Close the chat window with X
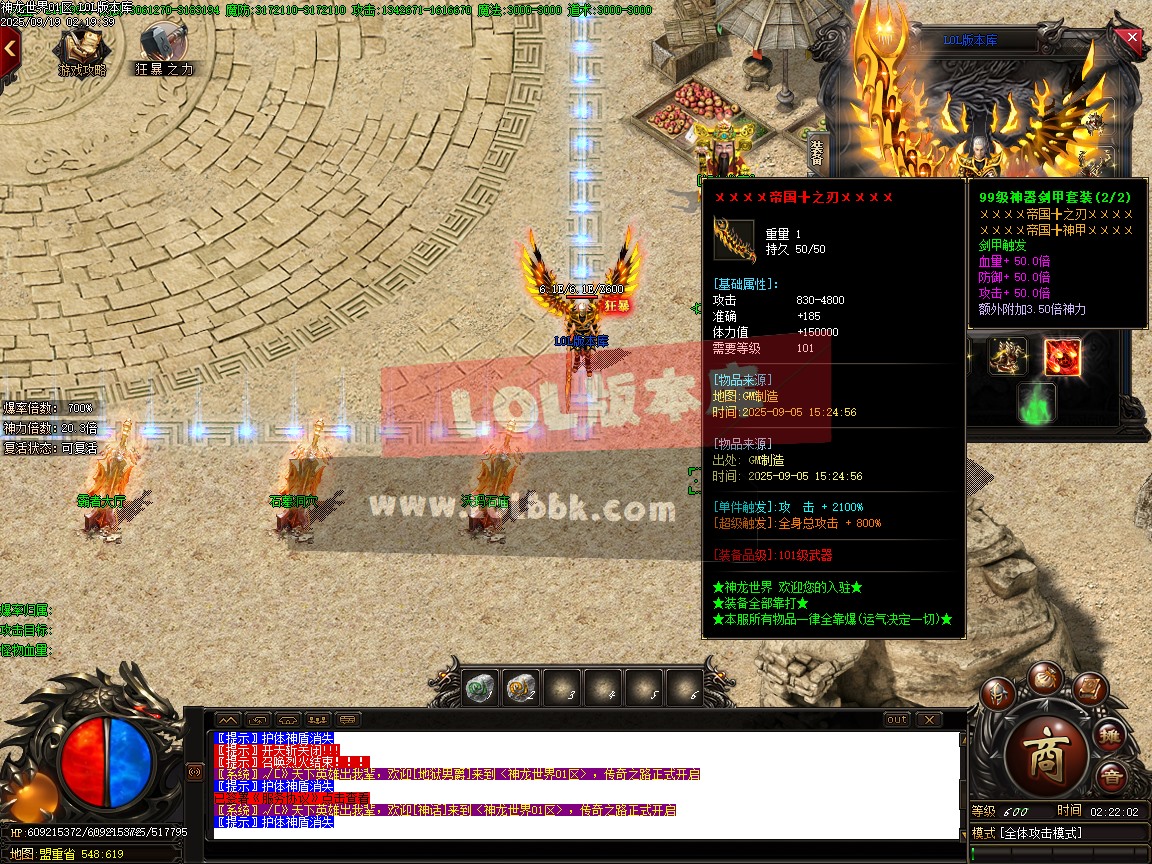Image resolution: width=1152 pixels, height=864 pixels. coord(929,719)
